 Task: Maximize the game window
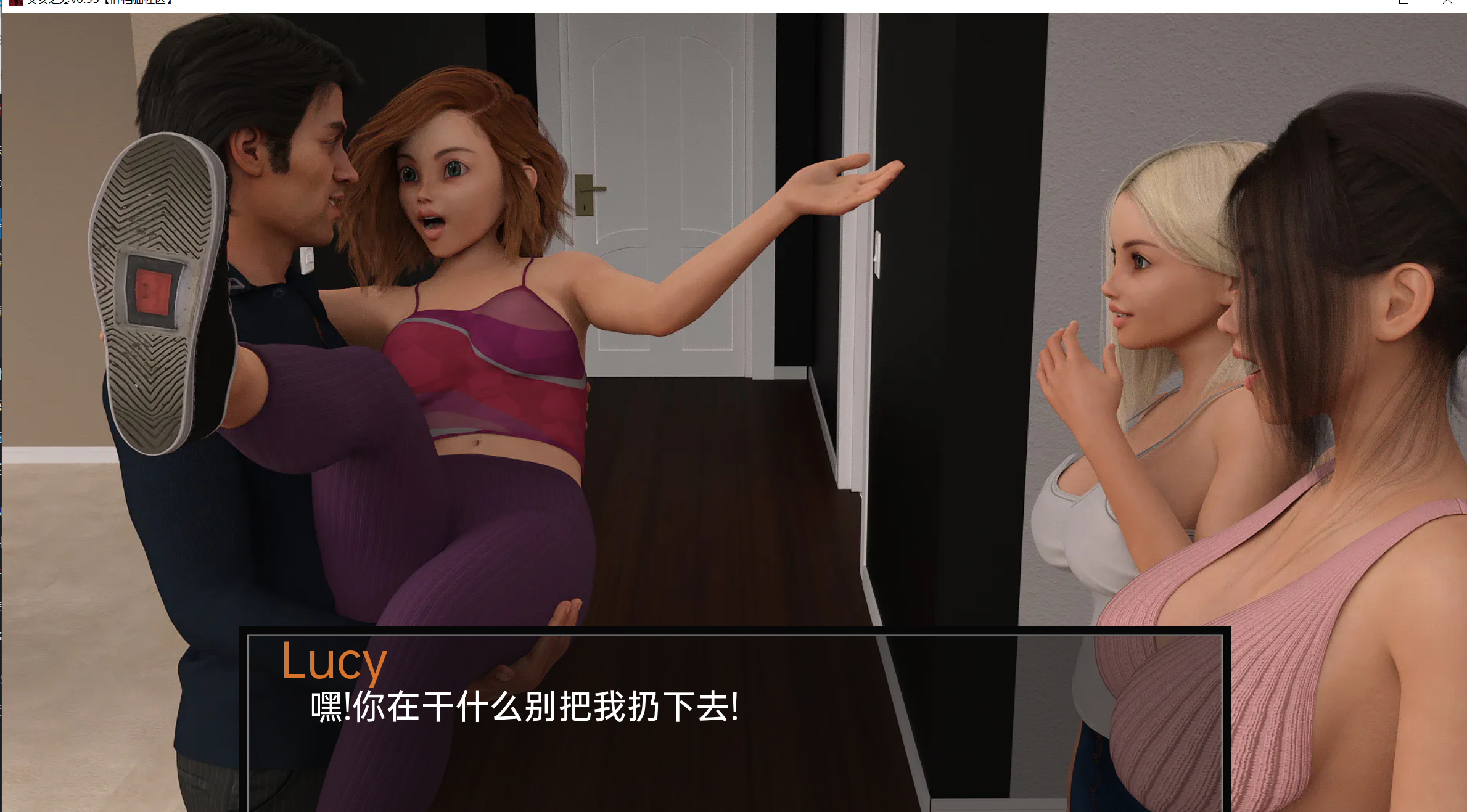[1405, 2]
